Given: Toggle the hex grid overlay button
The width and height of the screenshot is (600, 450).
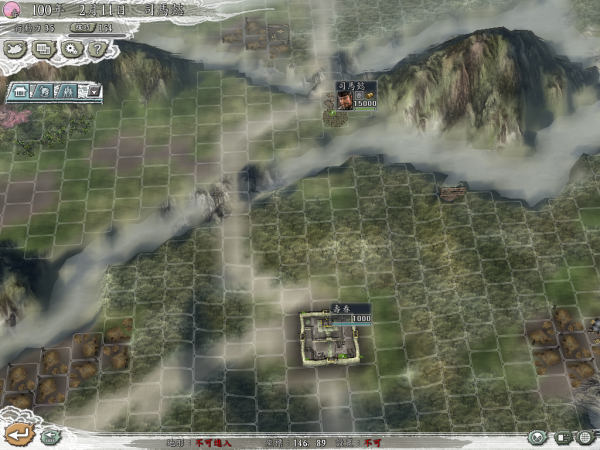Looking at the screenshot, I should pos(586,438).
